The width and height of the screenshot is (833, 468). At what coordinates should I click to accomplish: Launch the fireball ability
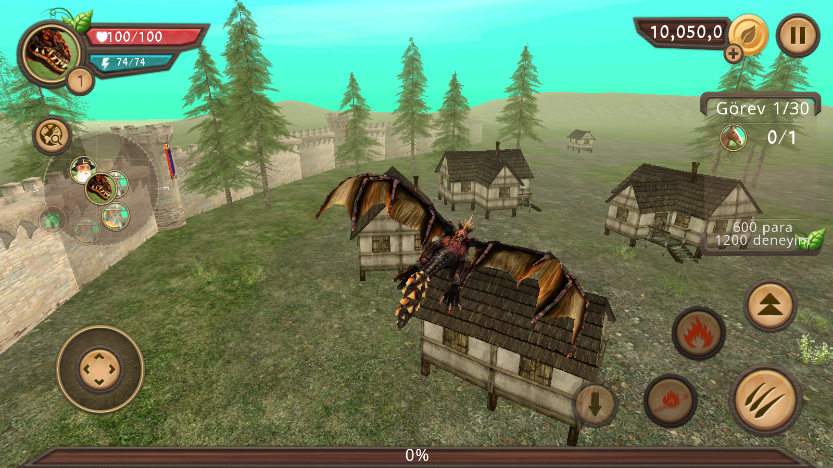pos(670,401)
